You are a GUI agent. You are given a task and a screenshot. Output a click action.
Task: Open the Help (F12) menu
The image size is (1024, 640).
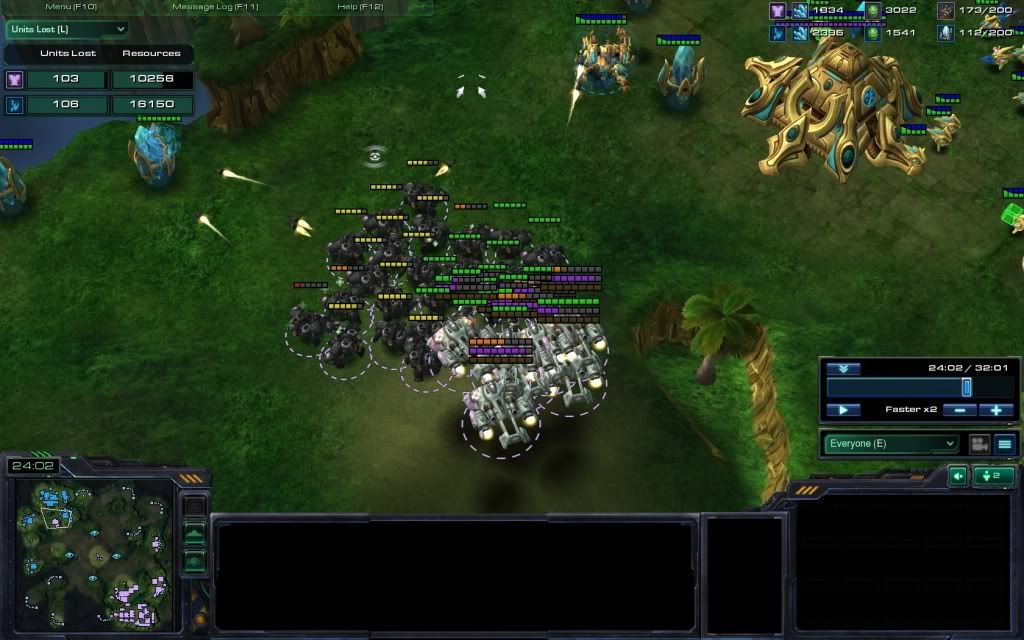pyautogui.click(x=361, y=7)
